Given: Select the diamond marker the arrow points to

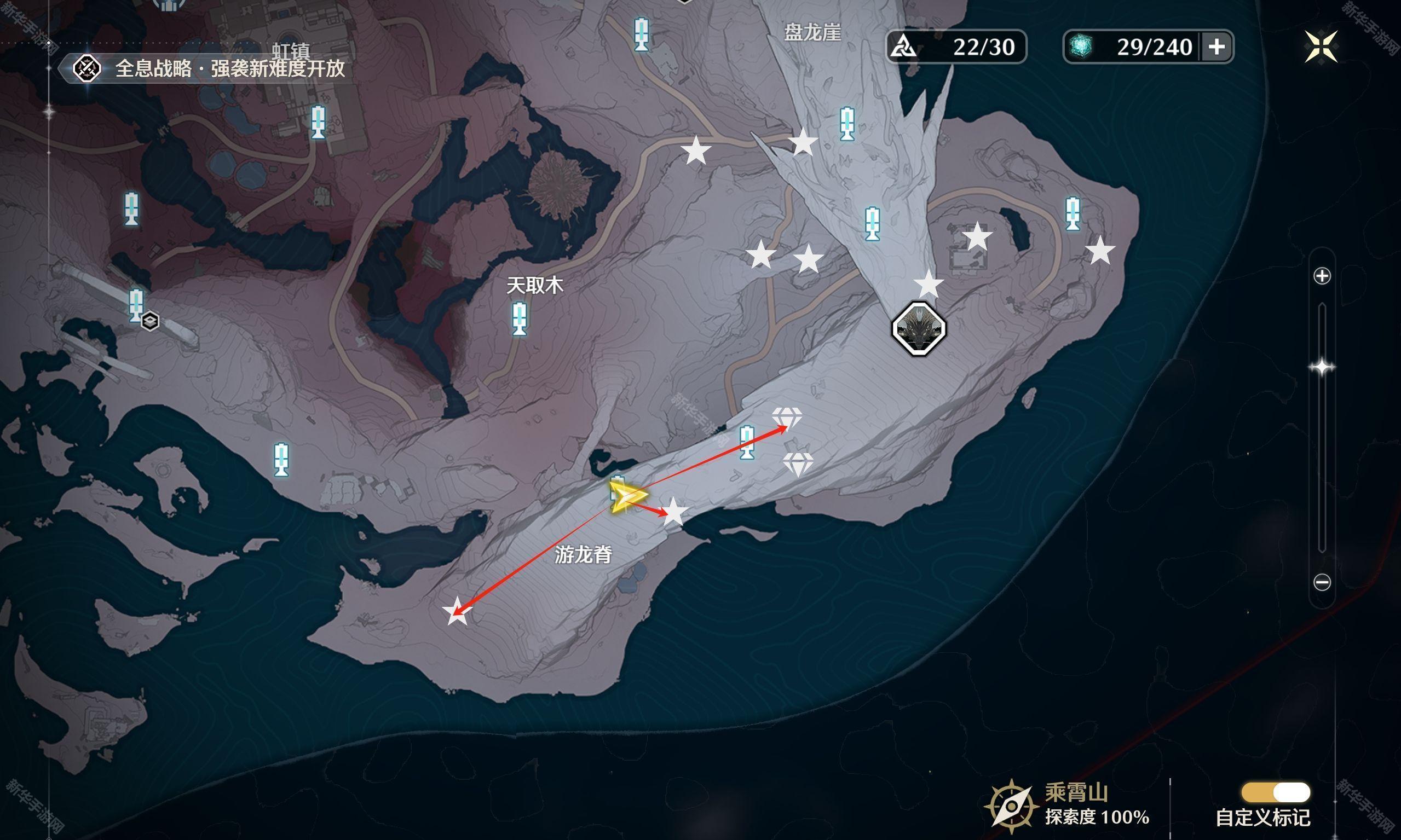Looking at the screenshot, I should click(x=787, y=418).
